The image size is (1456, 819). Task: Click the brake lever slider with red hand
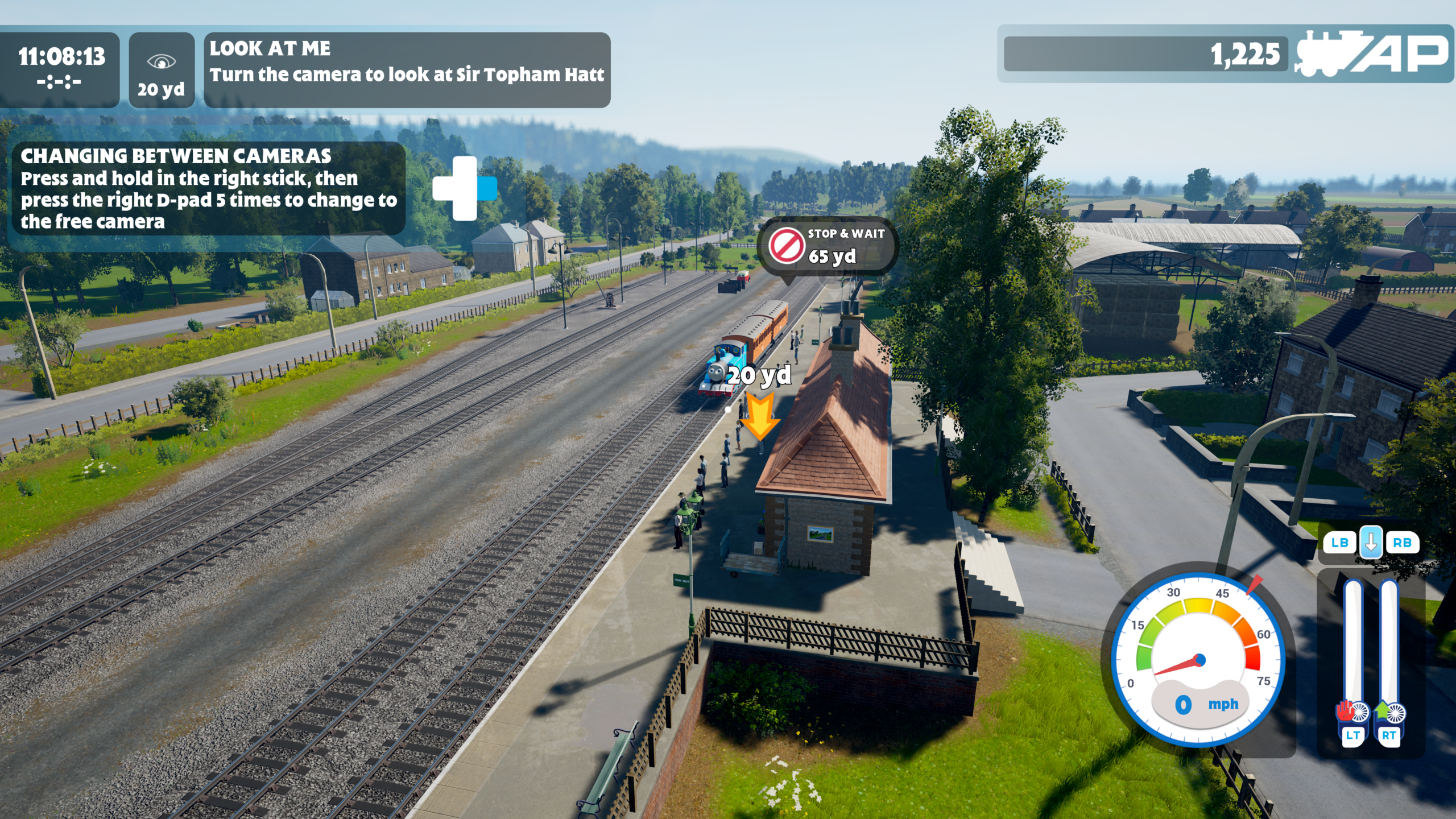pos(1352,654)
